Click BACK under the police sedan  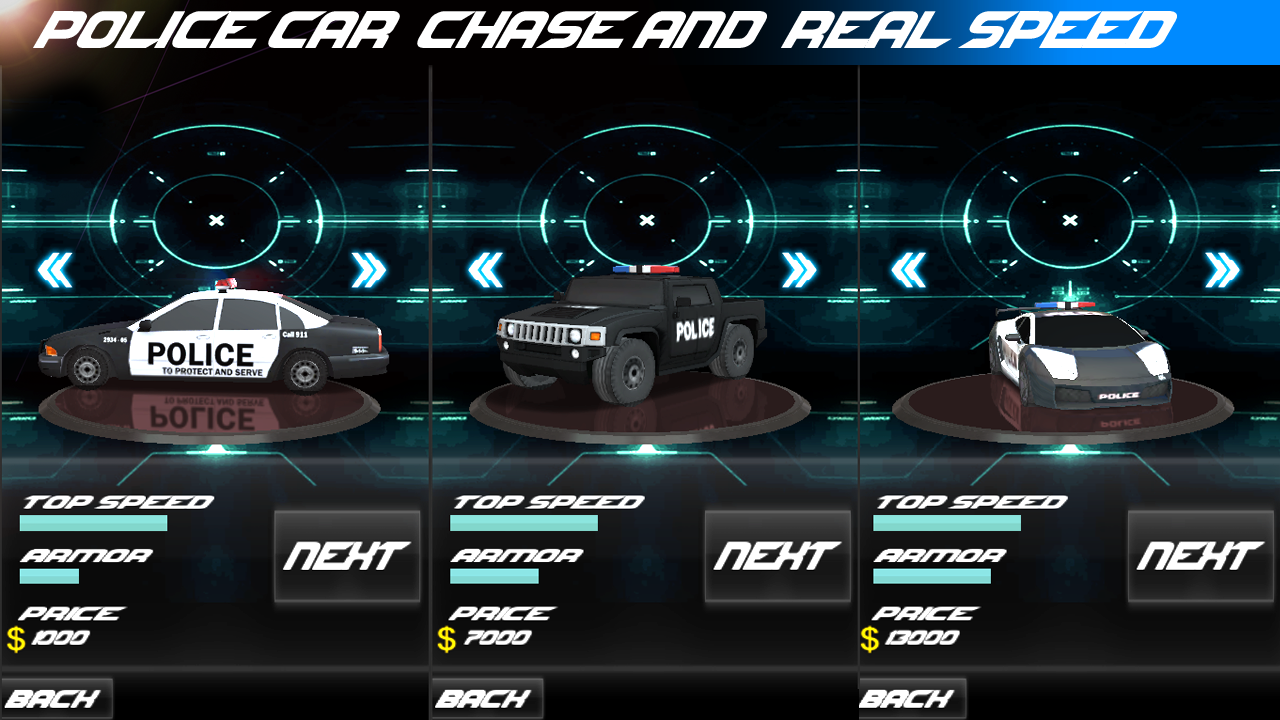pos(57,697)
